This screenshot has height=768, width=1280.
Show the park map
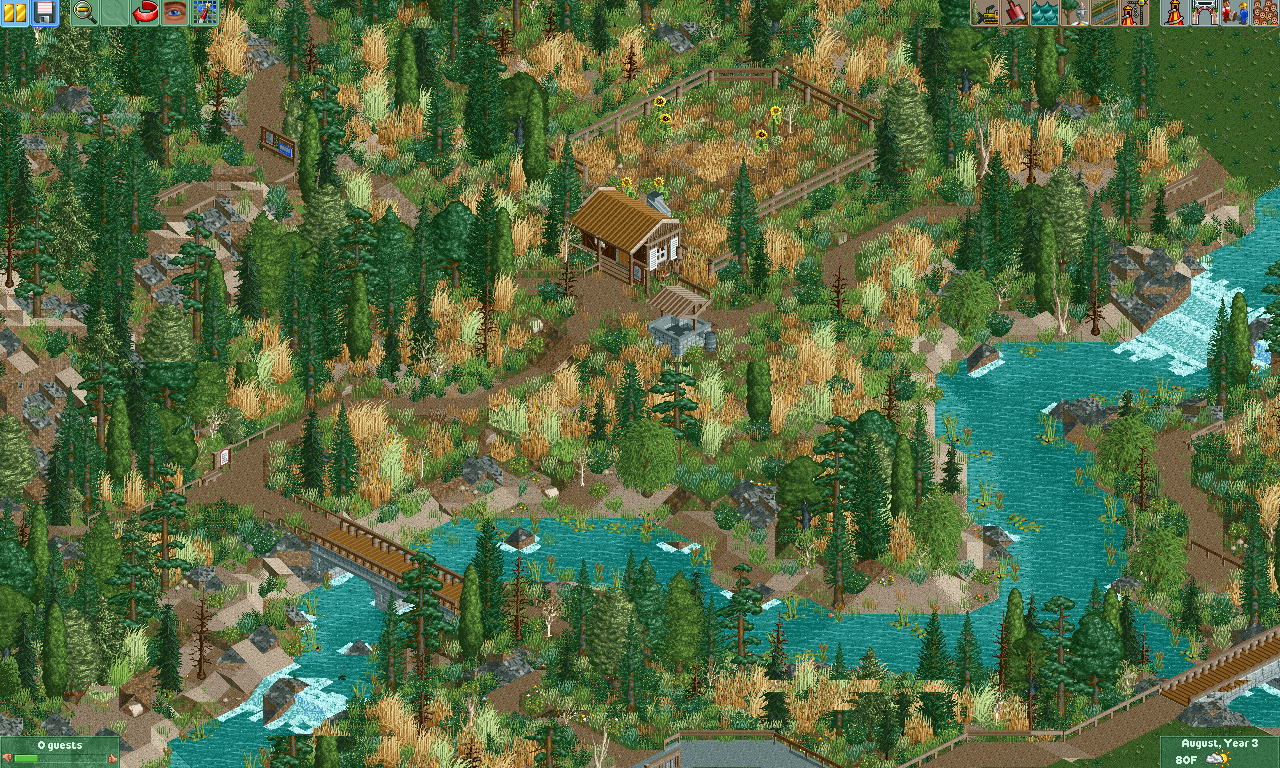pyautogui.click(x=204, y=13)
